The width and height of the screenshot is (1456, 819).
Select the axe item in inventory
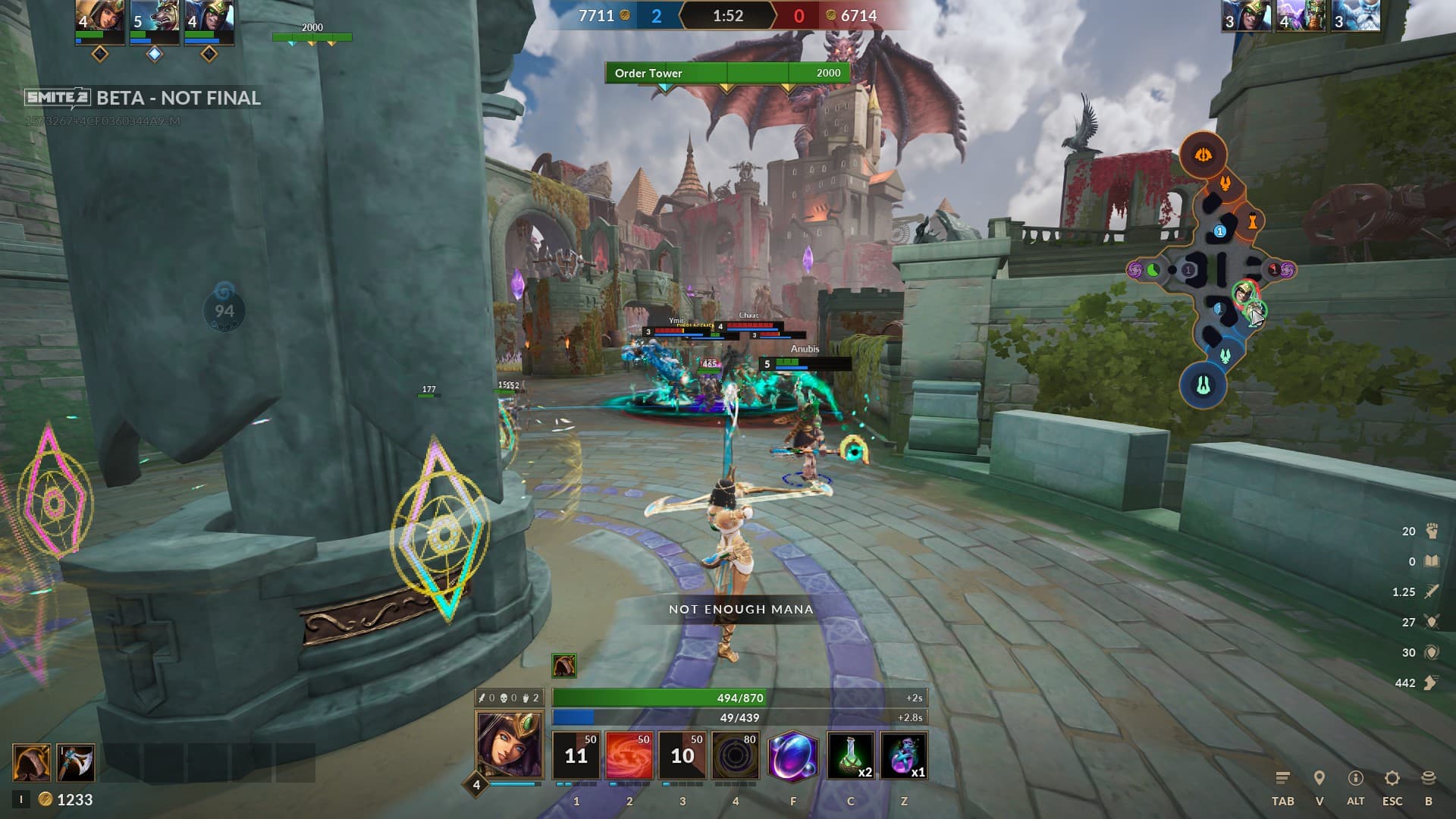point(76,762)
